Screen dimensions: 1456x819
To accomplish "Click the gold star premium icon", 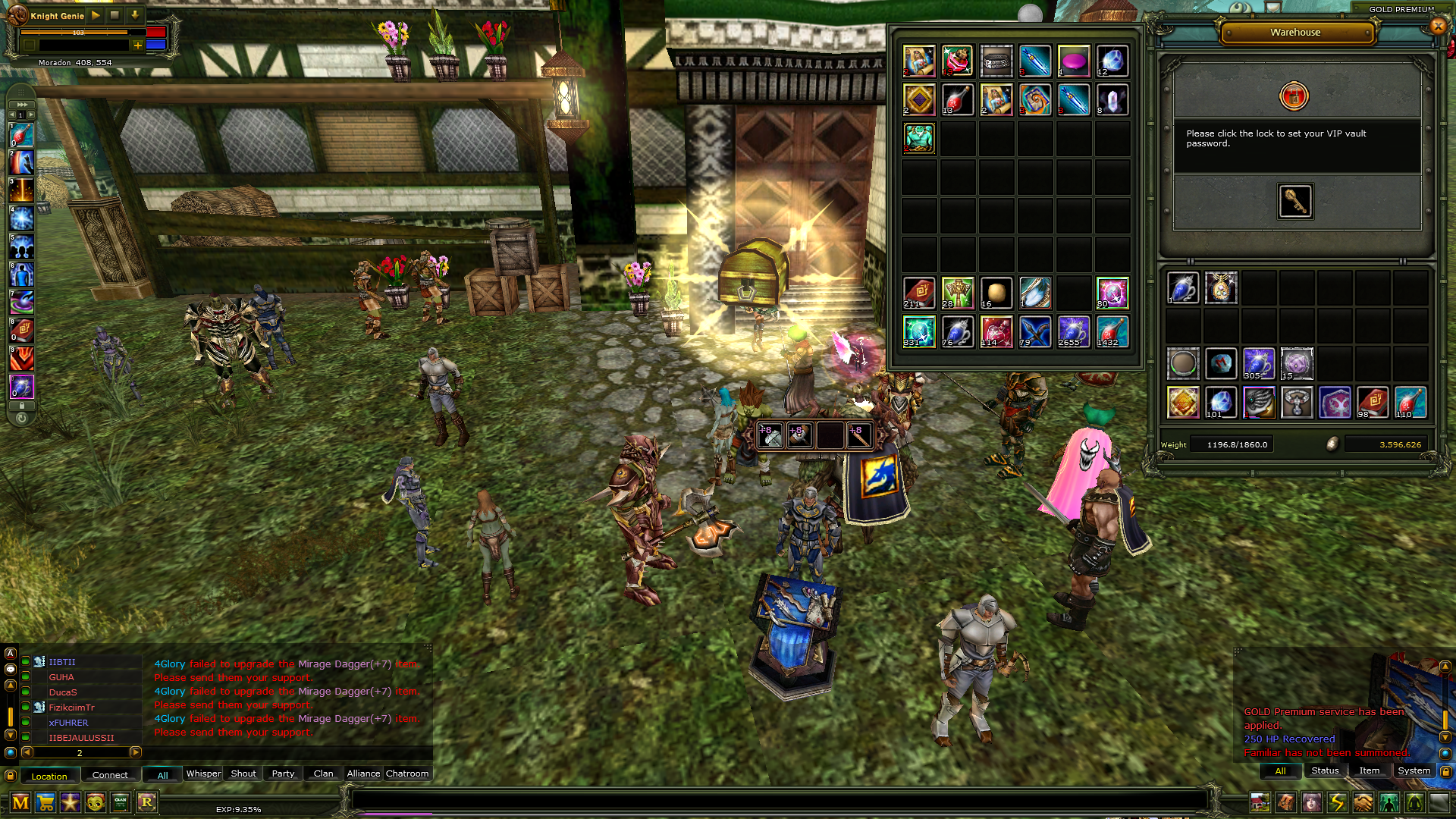I will click(x=71, y=802).
